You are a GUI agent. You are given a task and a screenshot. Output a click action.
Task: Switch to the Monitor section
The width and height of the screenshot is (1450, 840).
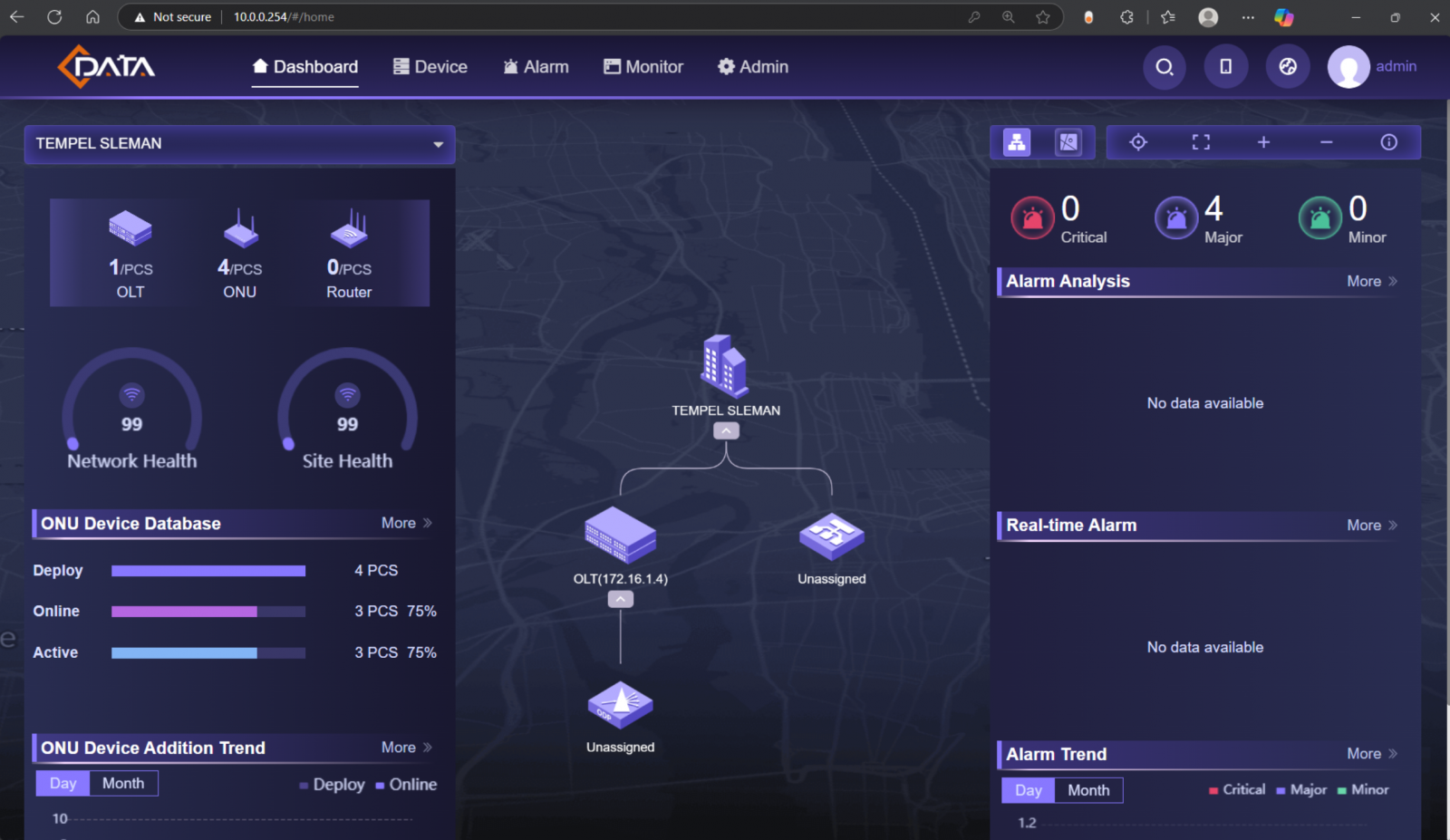[643, 66]
